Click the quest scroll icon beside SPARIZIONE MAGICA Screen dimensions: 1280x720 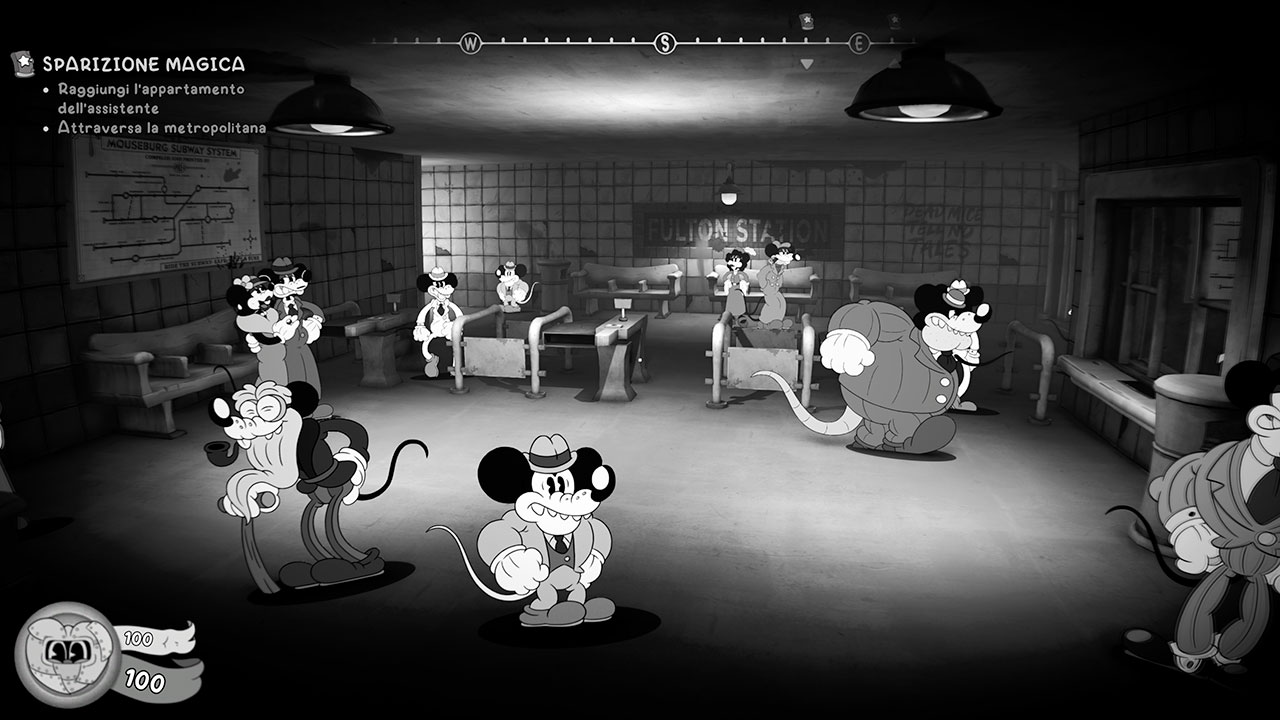pos(22,63)
